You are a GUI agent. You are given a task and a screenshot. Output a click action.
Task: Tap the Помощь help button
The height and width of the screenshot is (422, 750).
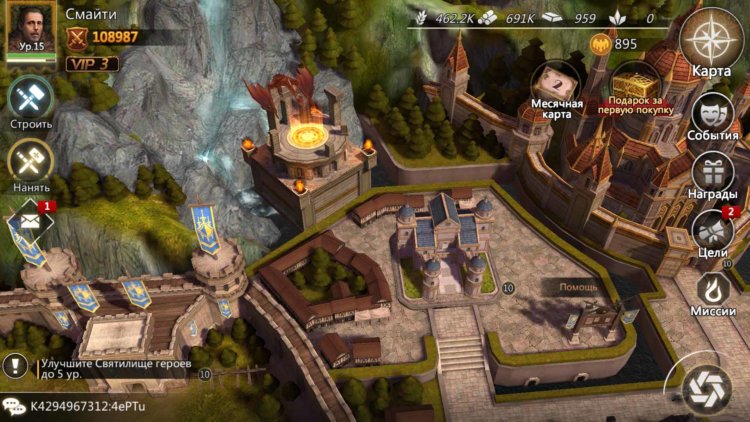(578, 287)
